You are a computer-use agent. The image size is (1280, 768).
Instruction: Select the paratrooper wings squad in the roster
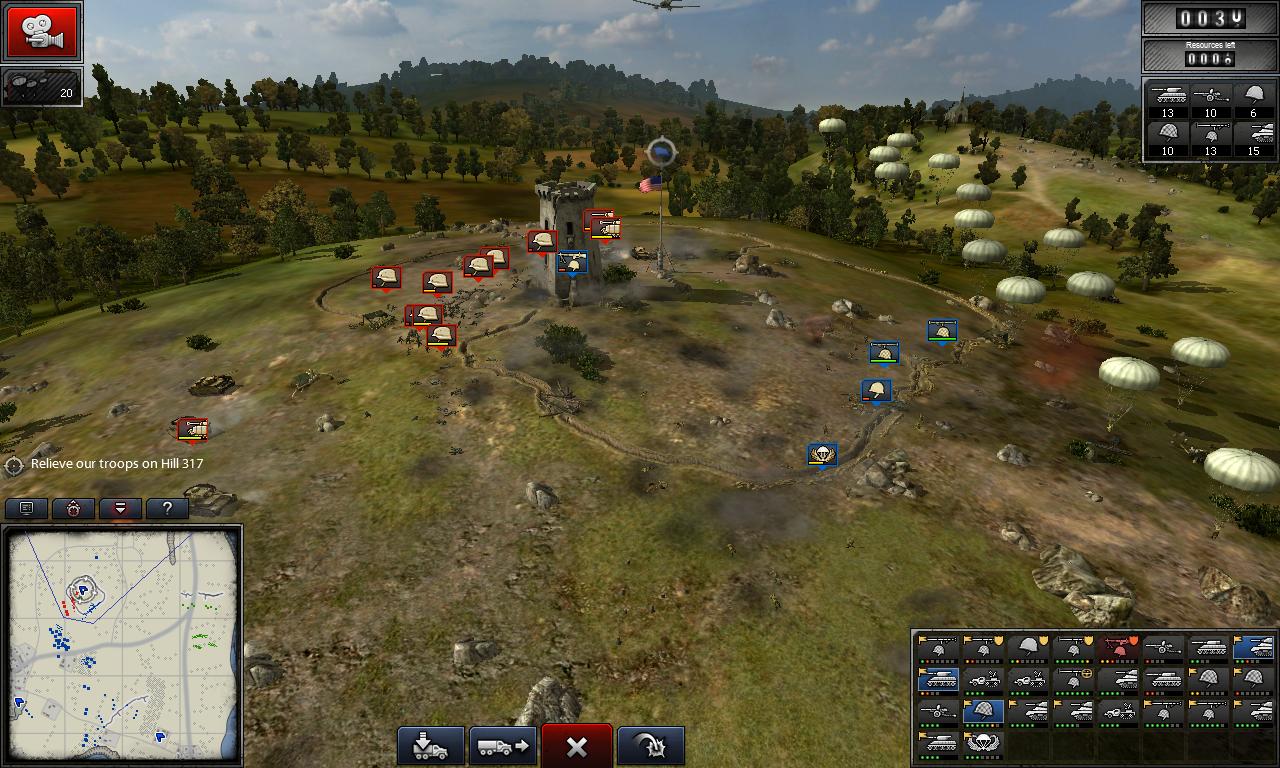tap(984, 743)
